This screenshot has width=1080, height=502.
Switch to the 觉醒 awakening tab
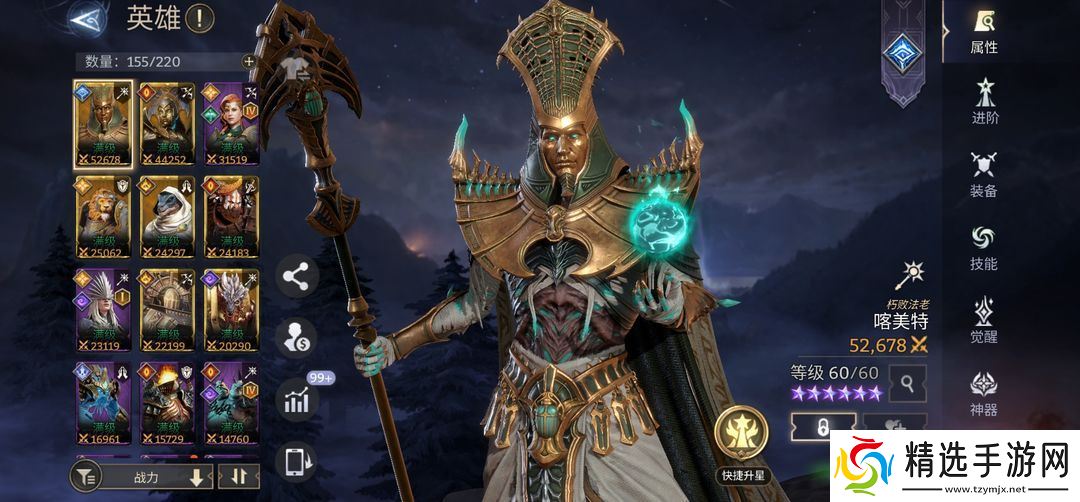[x=983, y=320]
